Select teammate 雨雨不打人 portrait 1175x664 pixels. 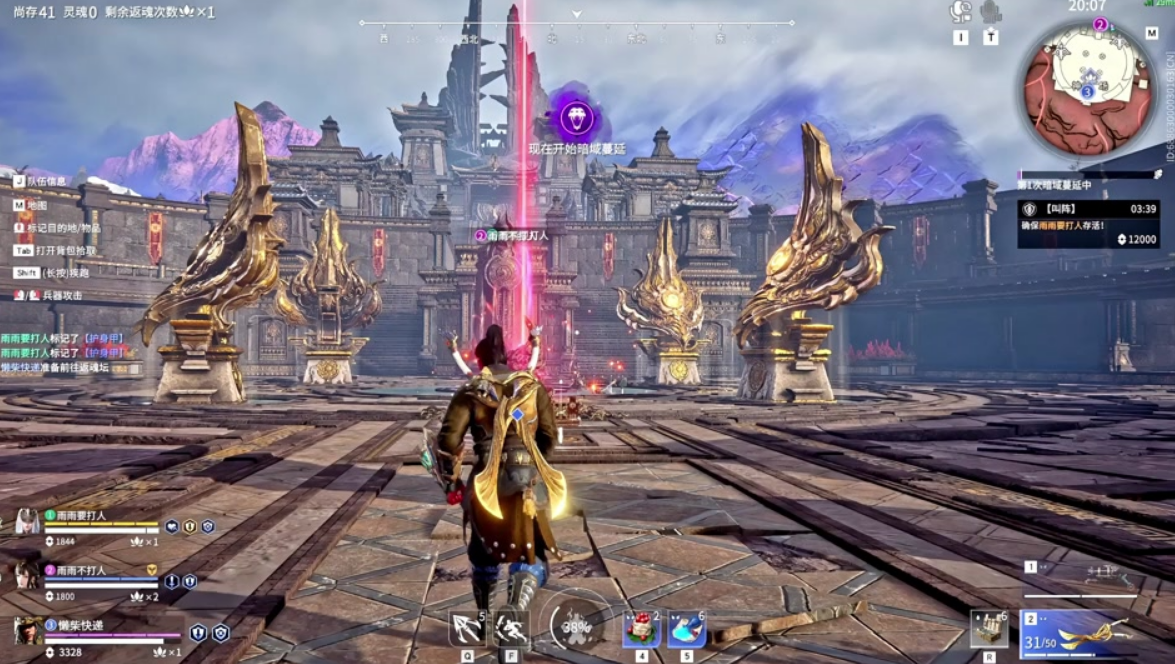click(27, 575)
